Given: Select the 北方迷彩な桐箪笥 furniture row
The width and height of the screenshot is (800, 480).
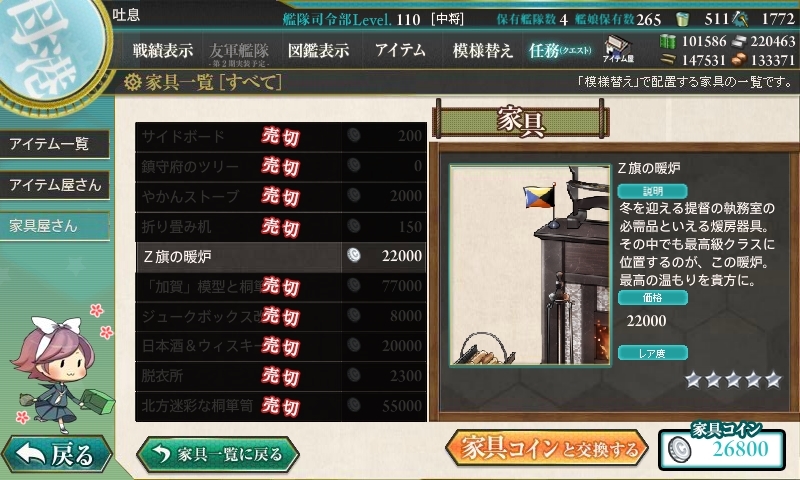Looking at the screenshot, I should 280,407.
